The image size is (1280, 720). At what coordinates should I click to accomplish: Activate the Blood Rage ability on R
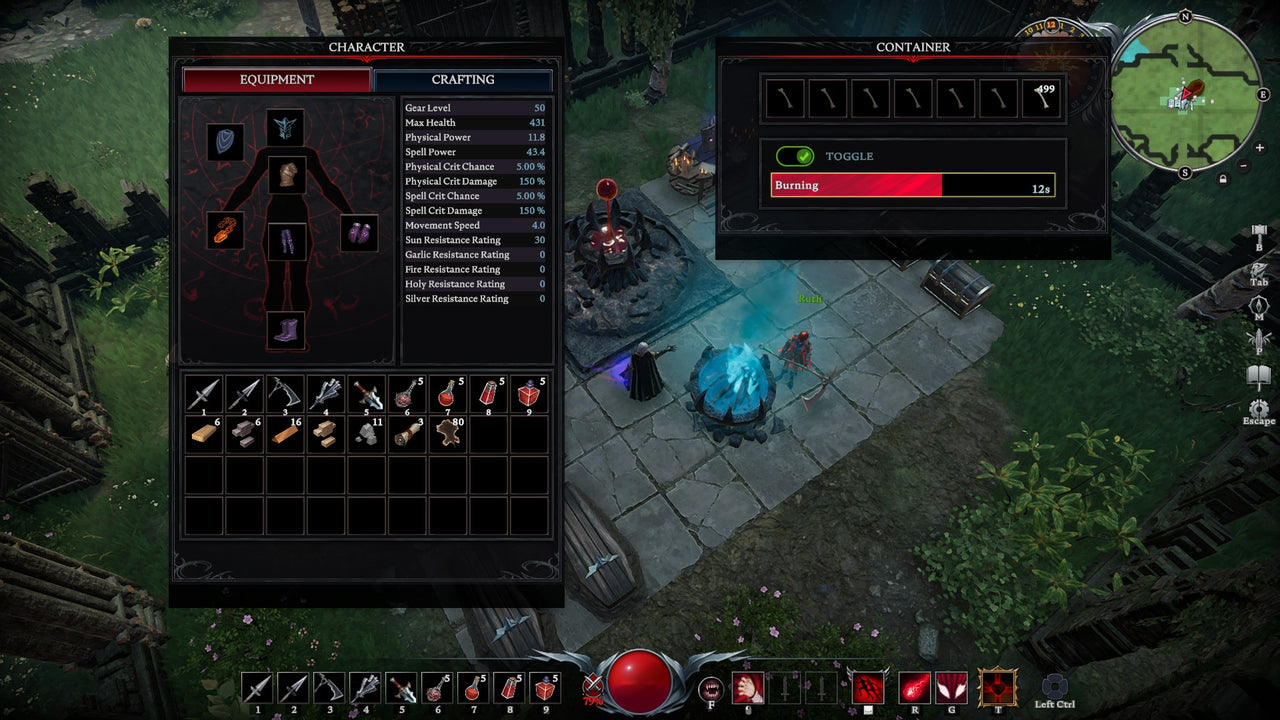pos(915,688)
